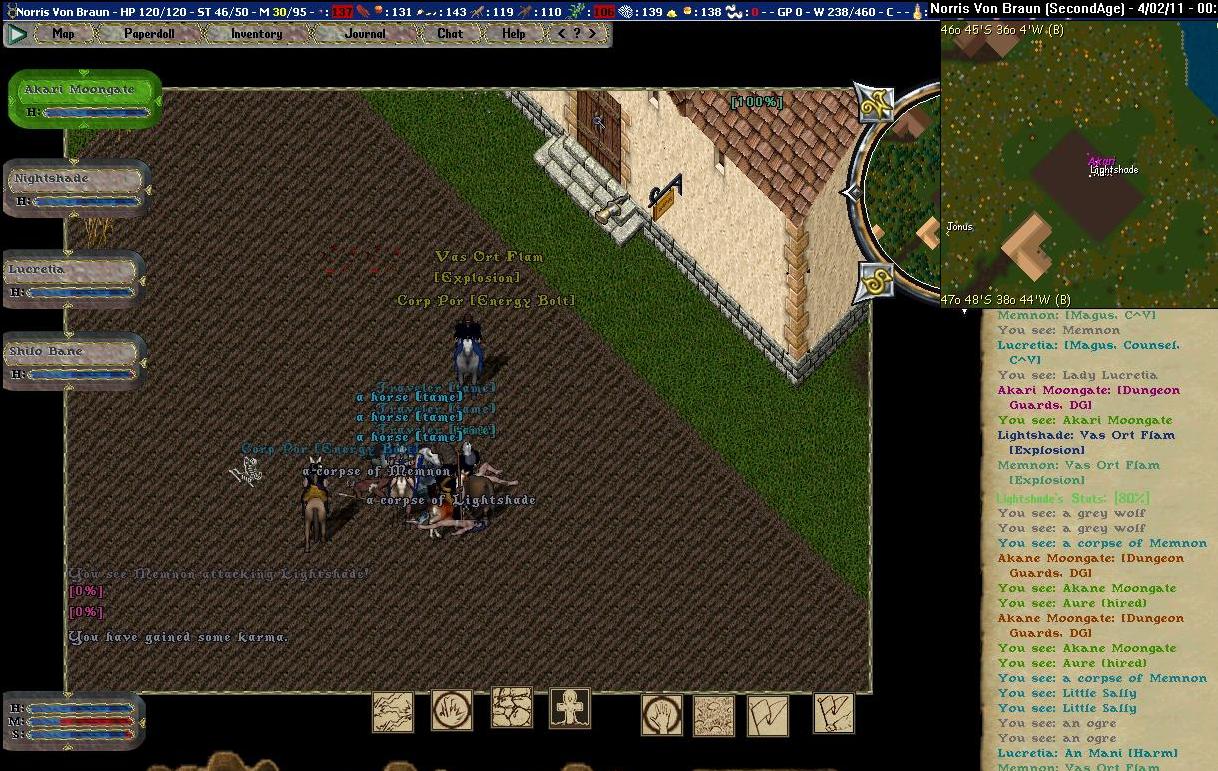Select the Nightshade party status bar
Image resolution: width=1218 pixels, height=771 pixels.
[76, 187]
